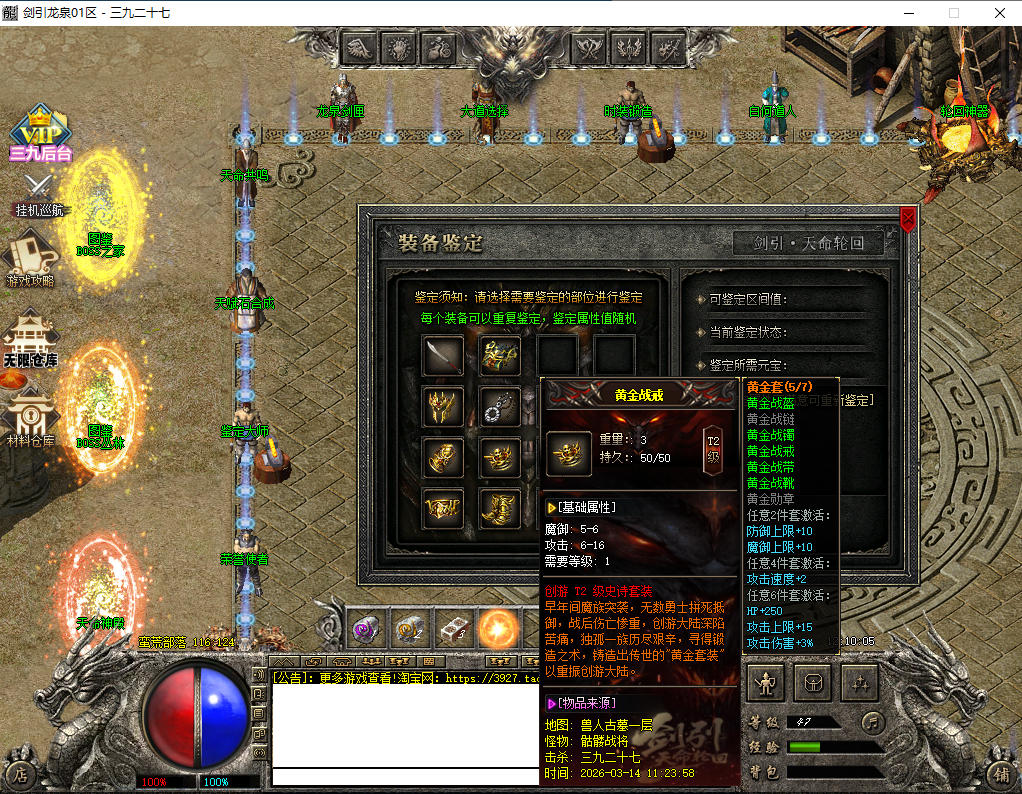The width and height of the screenshot is (1022, 794).
Task: Open the character figure panel button
Action: click(767, 684)
